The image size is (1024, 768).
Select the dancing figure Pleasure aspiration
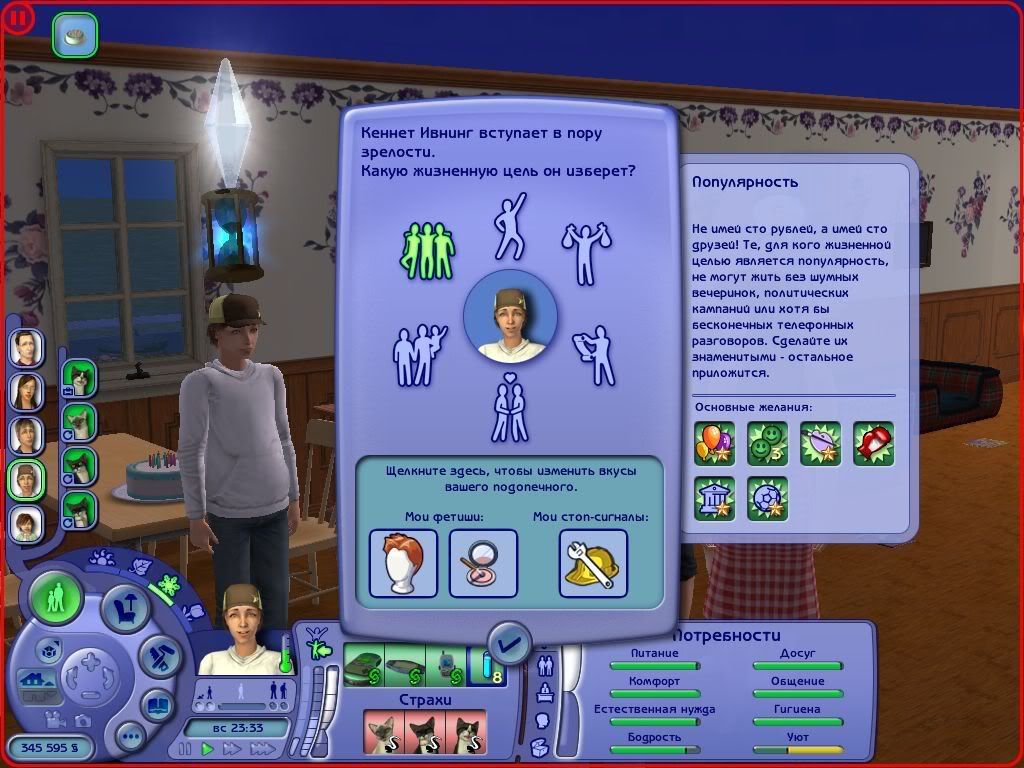(508, 225)
